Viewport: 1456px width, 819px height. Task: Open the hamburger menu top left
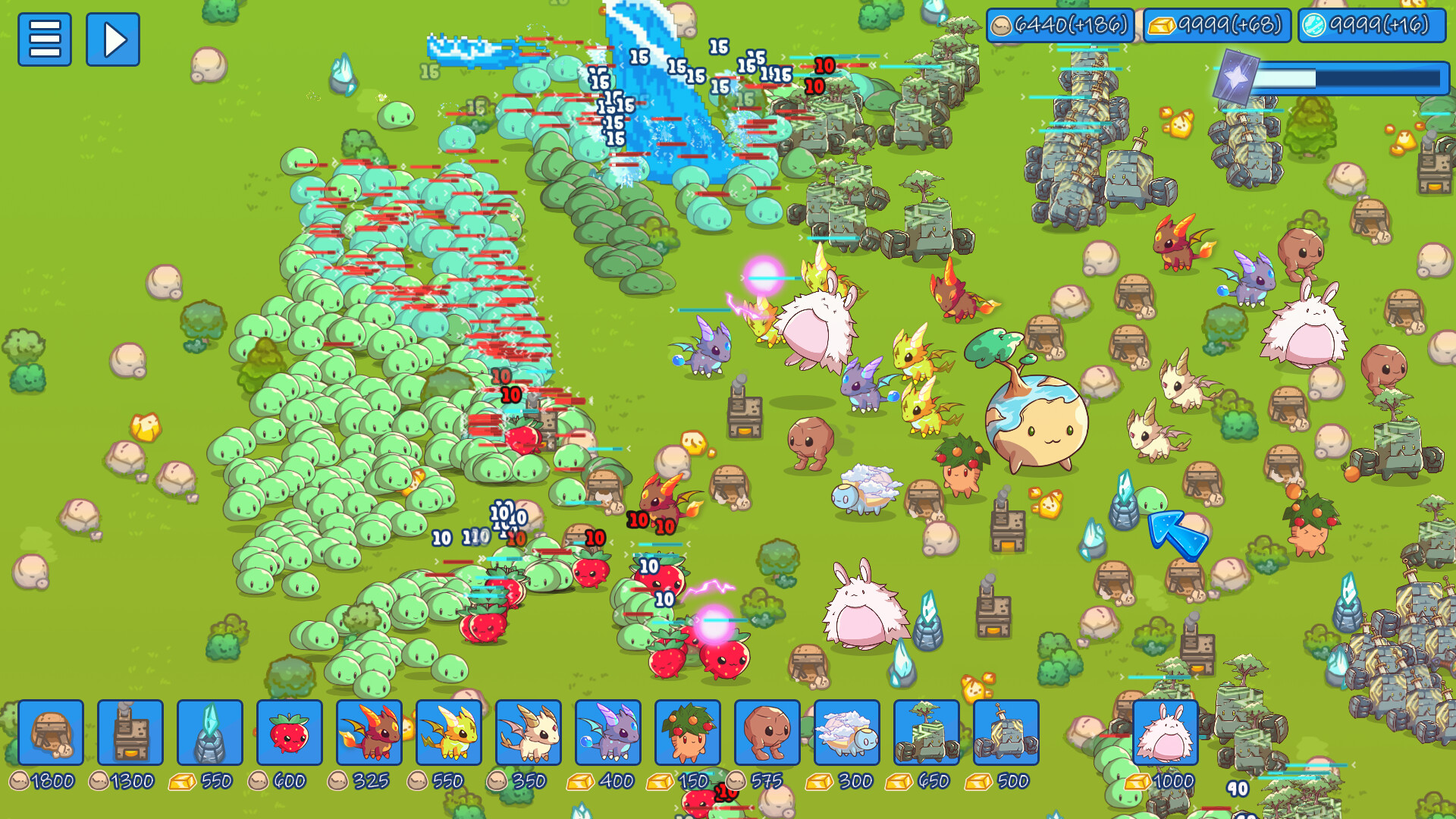coord(45,39)
